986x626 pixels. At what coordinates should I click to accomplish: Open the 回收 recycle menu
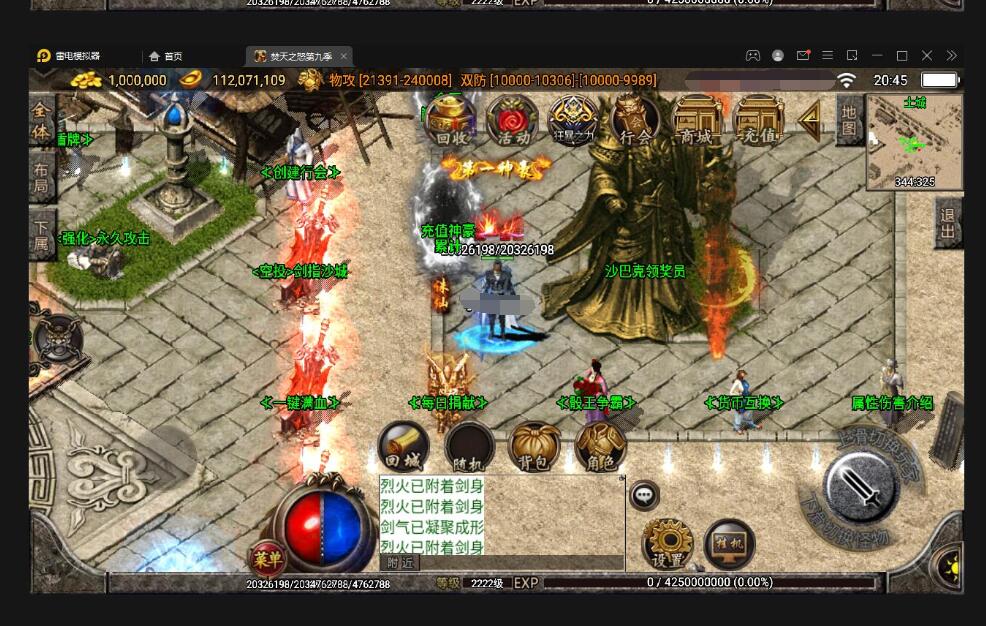click(x=450, y=121)
